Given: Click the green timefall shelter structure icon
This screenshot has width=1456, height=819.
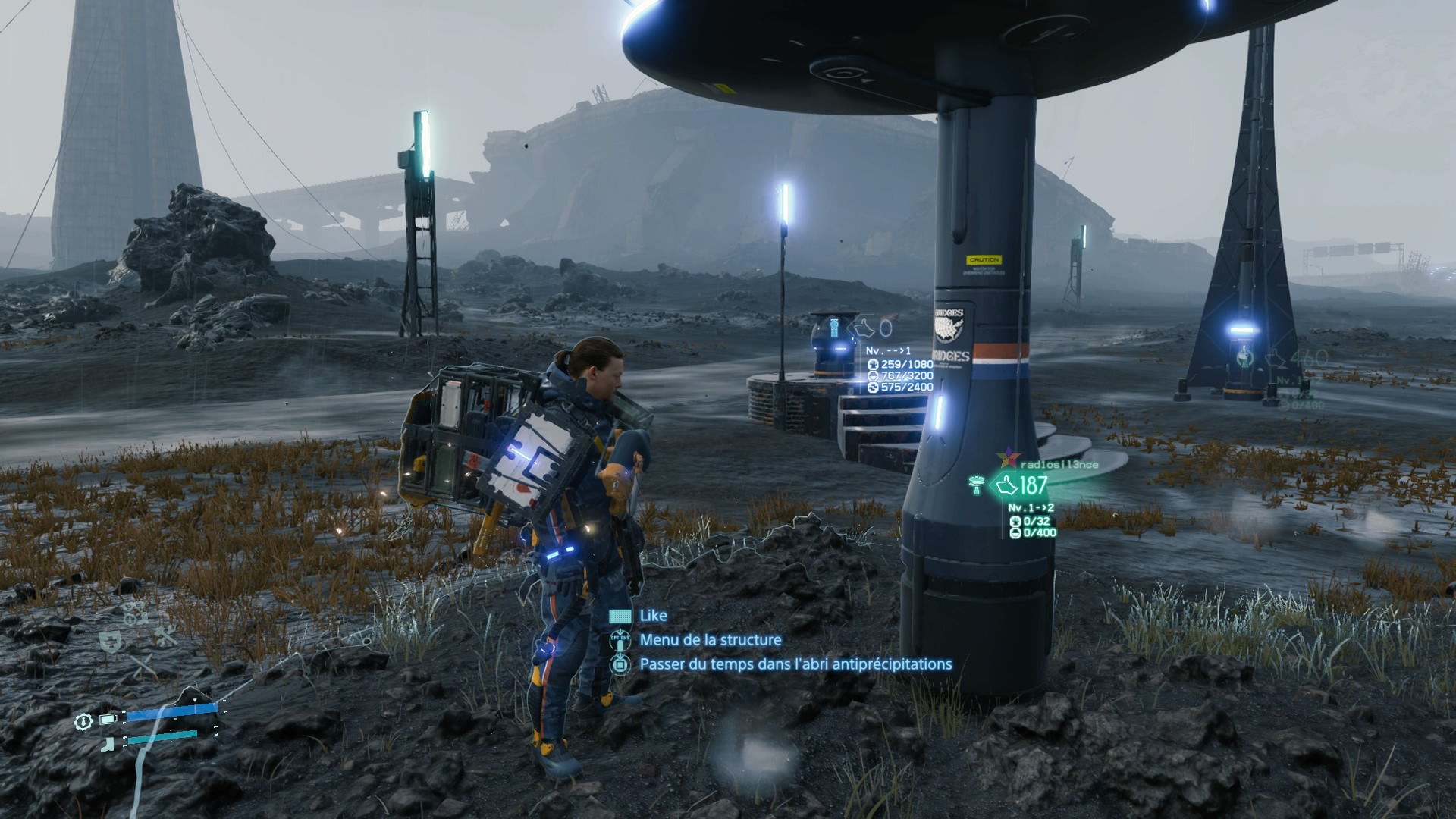Looking at the screenshot, I should tap(977, 484).
